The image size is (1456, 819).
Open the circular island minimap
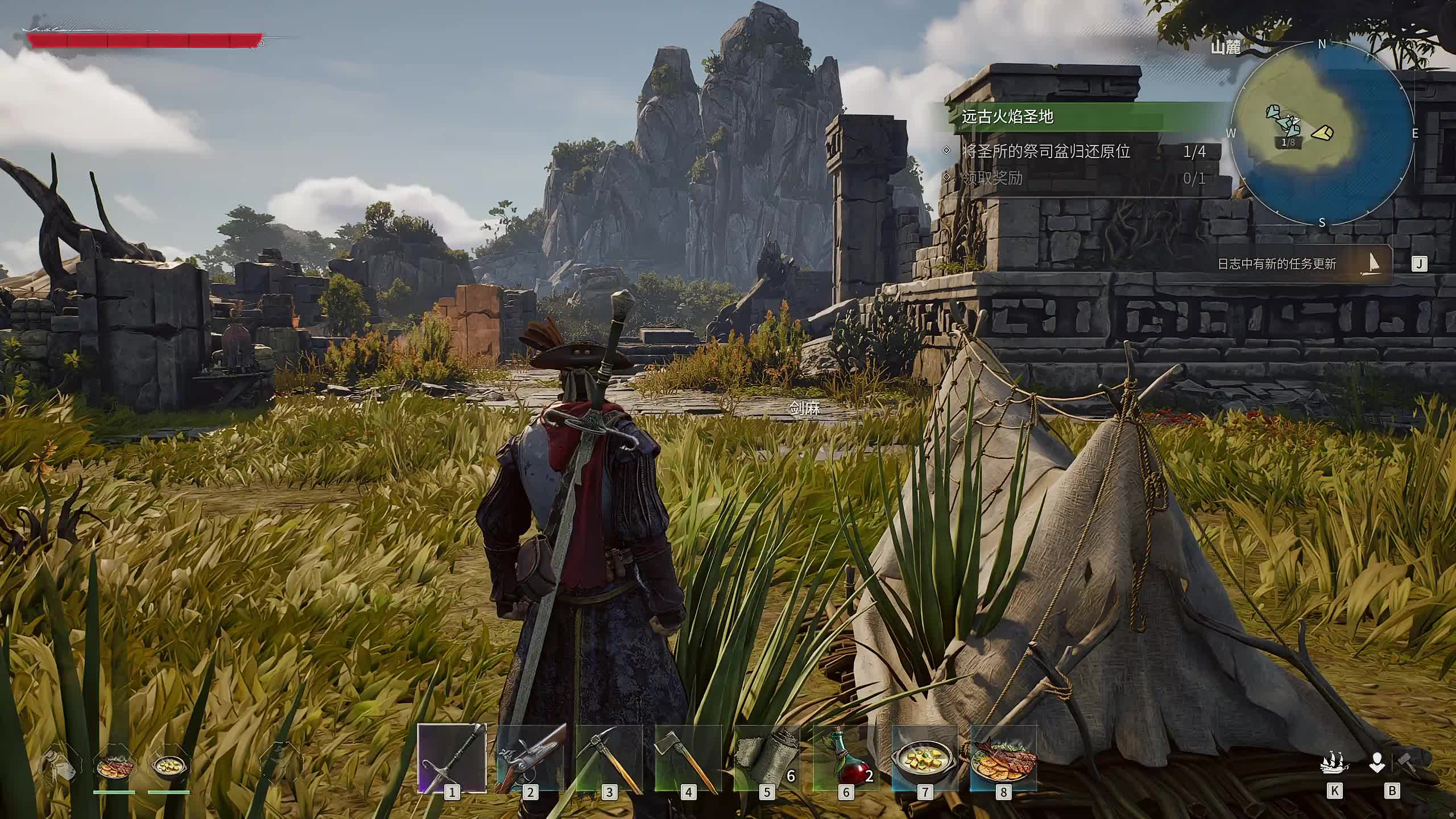[1321, 134]
